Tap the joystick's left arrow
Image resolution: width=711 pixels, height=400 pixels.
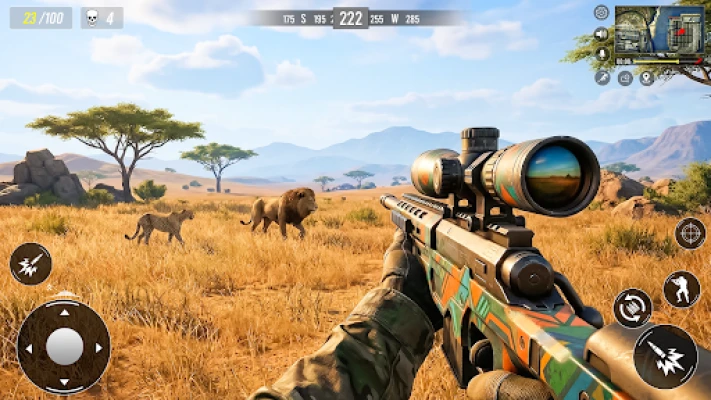tap(29, 348)
